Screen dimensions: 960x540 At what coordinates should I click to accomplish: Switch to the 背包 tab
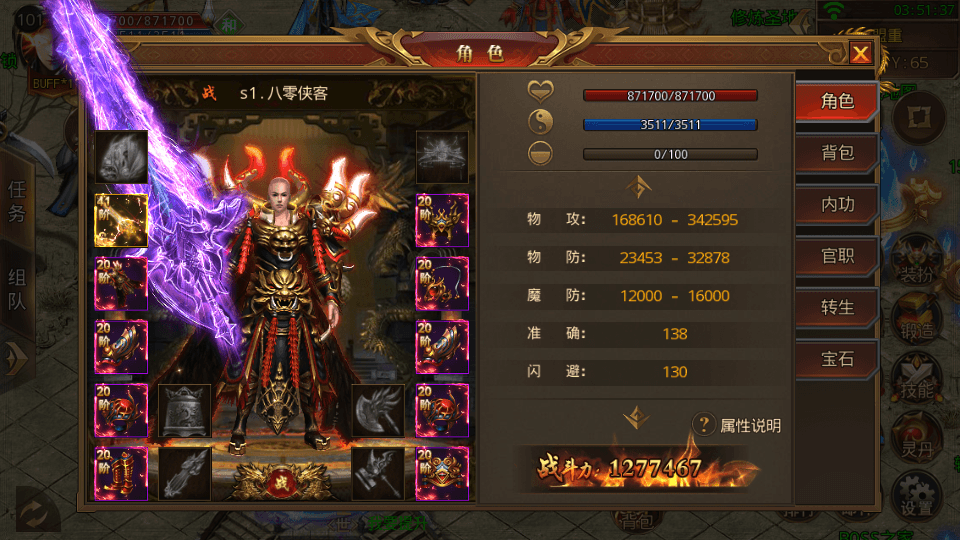point(837,153)
